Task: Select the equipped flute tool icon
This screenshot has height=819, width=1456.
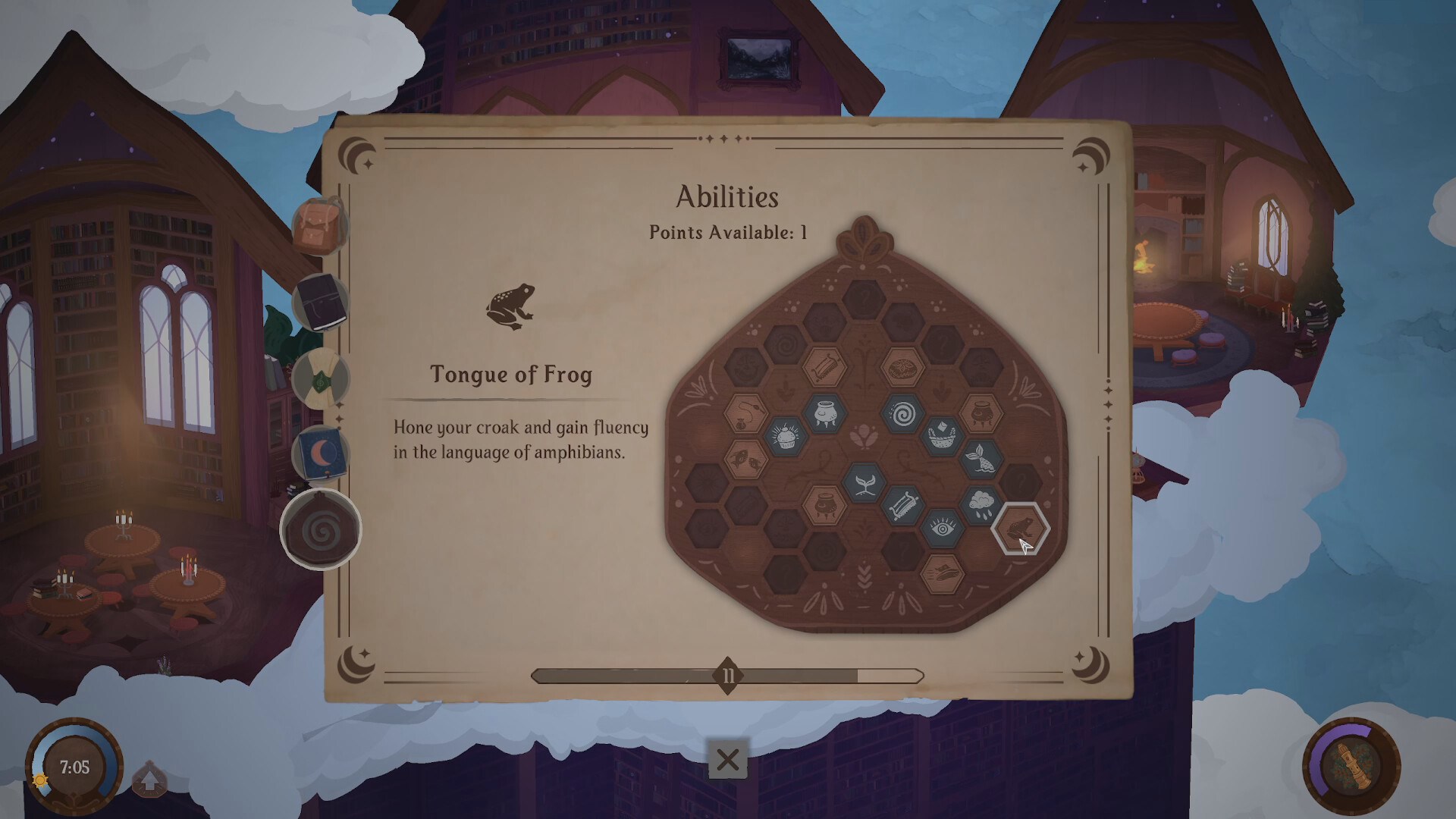Action: coord(1351,766)
